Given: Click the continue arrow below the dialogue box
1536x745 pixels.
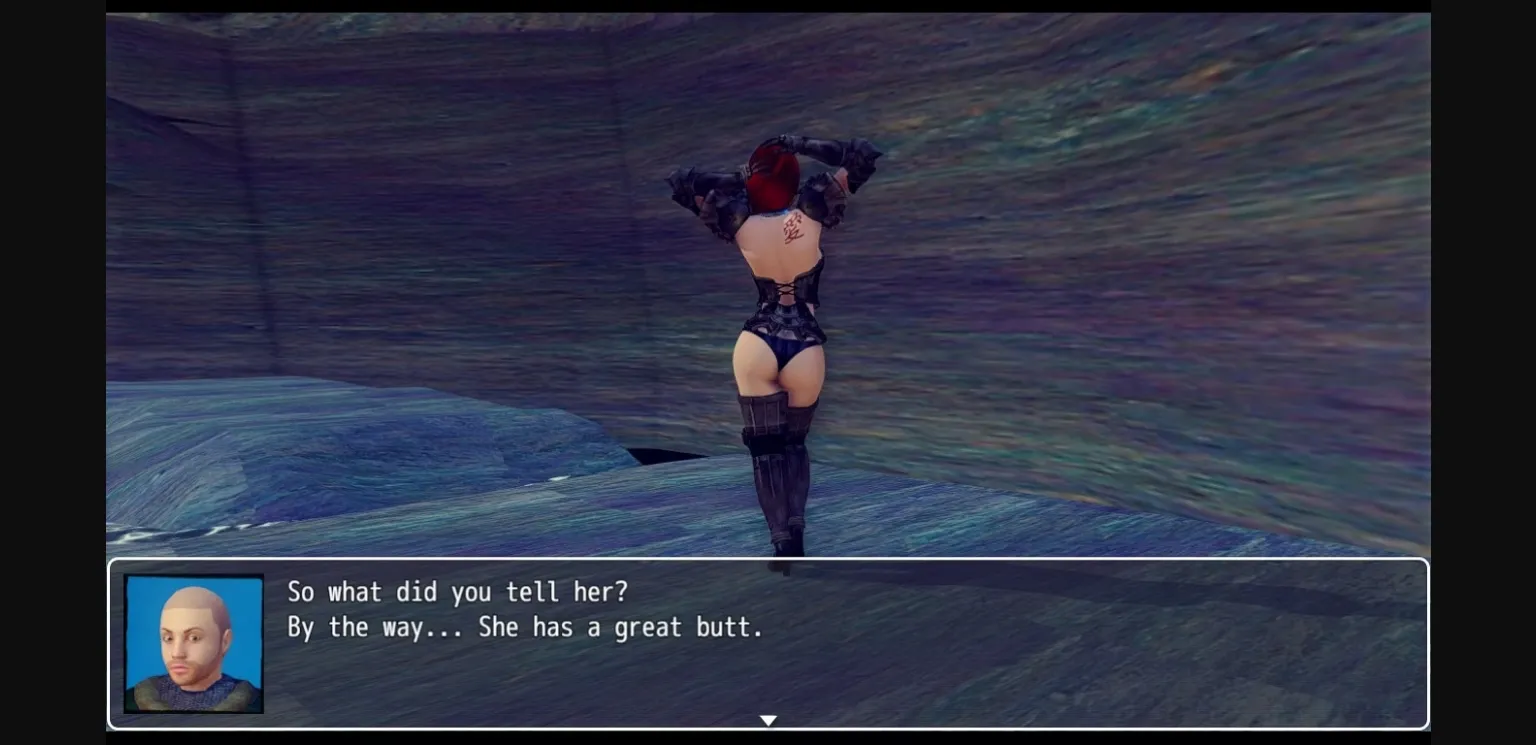Looking at the screenshot, I should click(768, 720).
